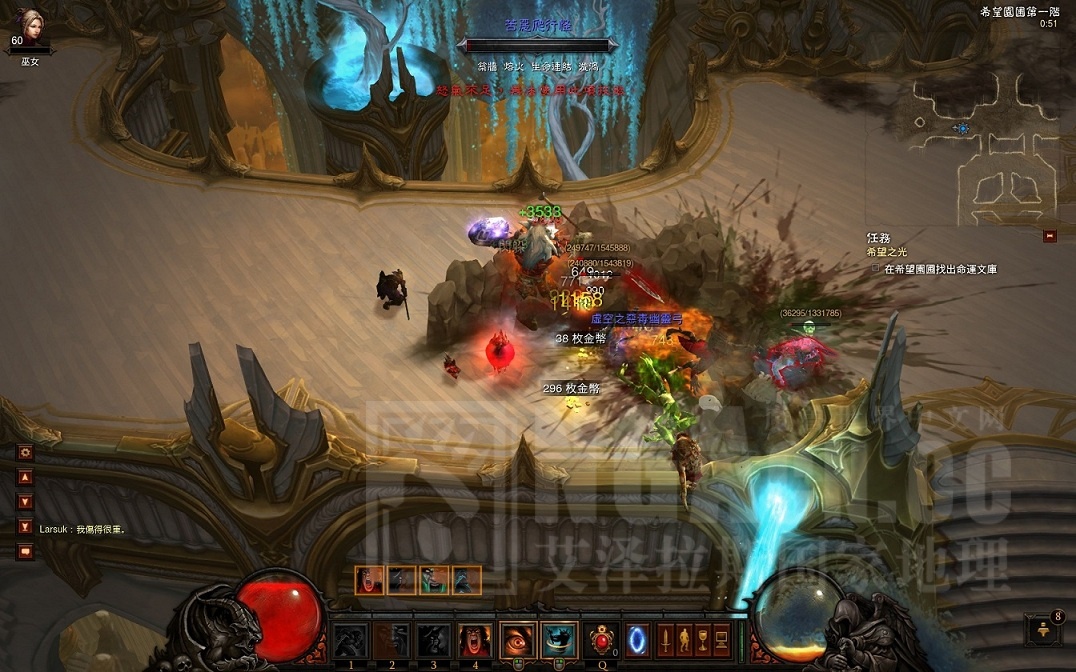The width and height of the screenshot is (1076, 672).
Task: Jump to chat bottom with barred arrow
Action: (x=26, y=526)
